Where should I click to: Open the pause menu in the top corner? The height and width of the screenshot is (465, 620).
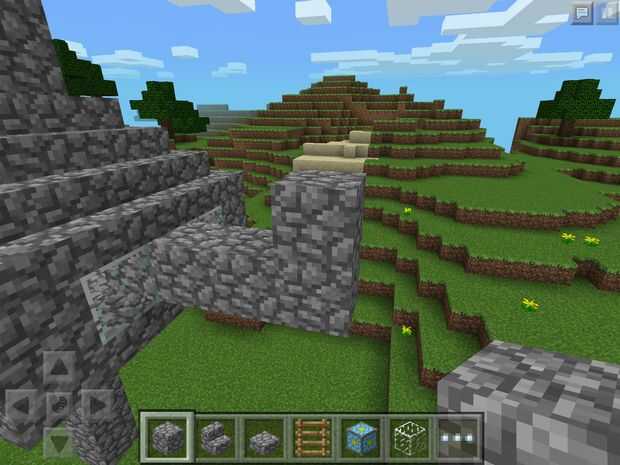tap(607, 12)
